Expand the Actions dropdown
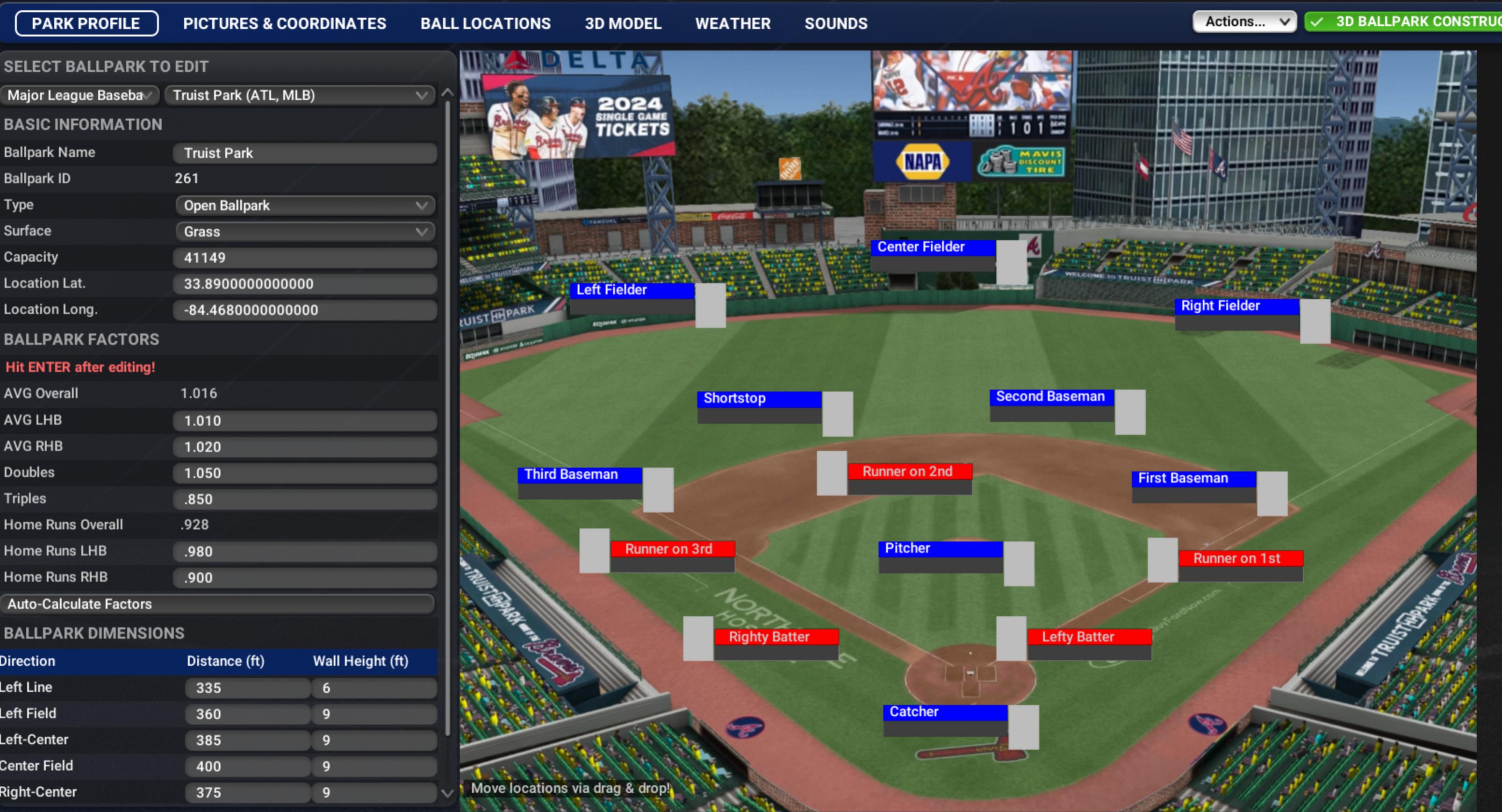The height and width of the screenshot is (812, 1502). pyautogui.click(x=1243, y=22)
